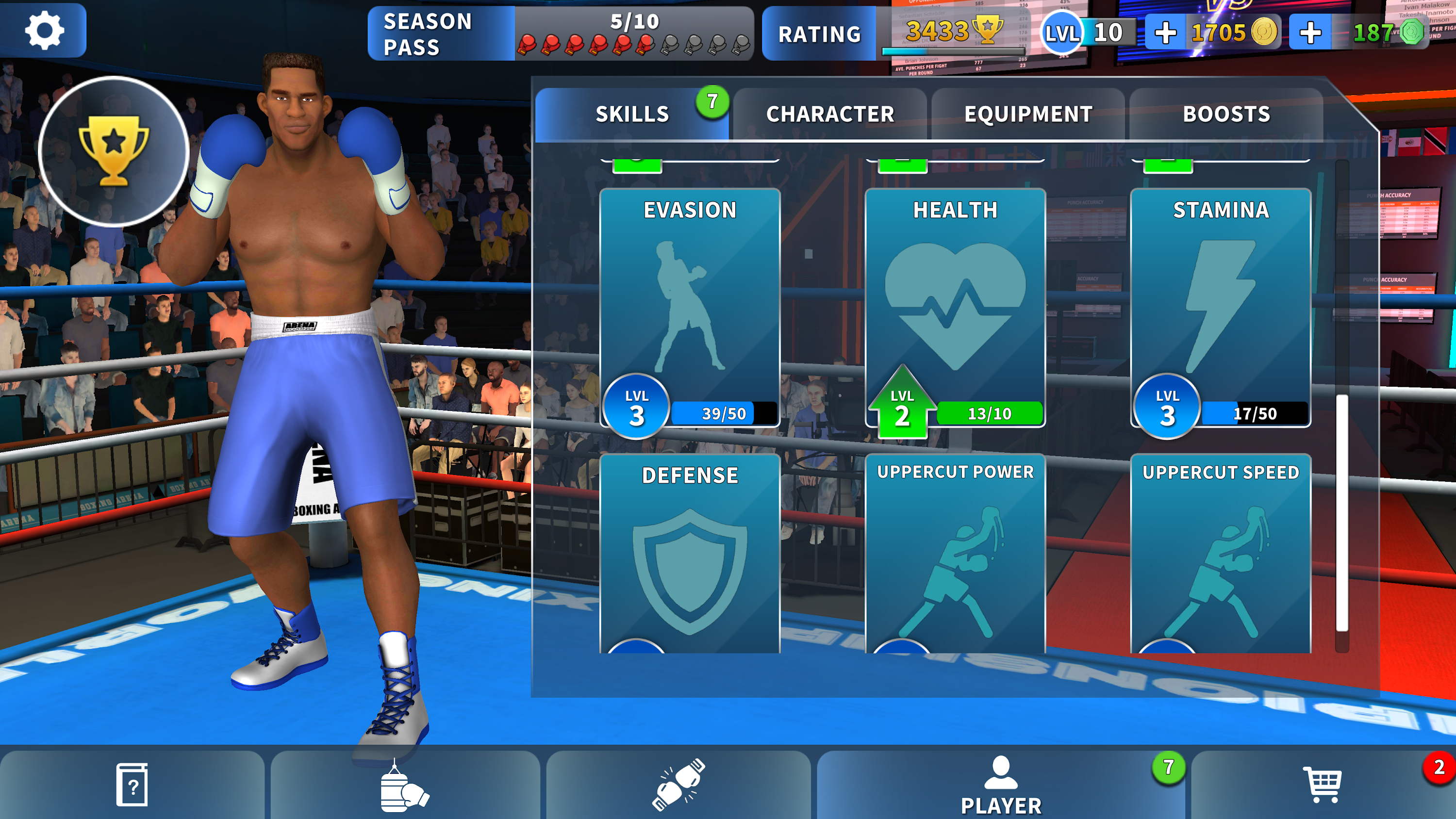Open the EQUIPMENT tab
1456x819 pixels.
coord(1027,114)
